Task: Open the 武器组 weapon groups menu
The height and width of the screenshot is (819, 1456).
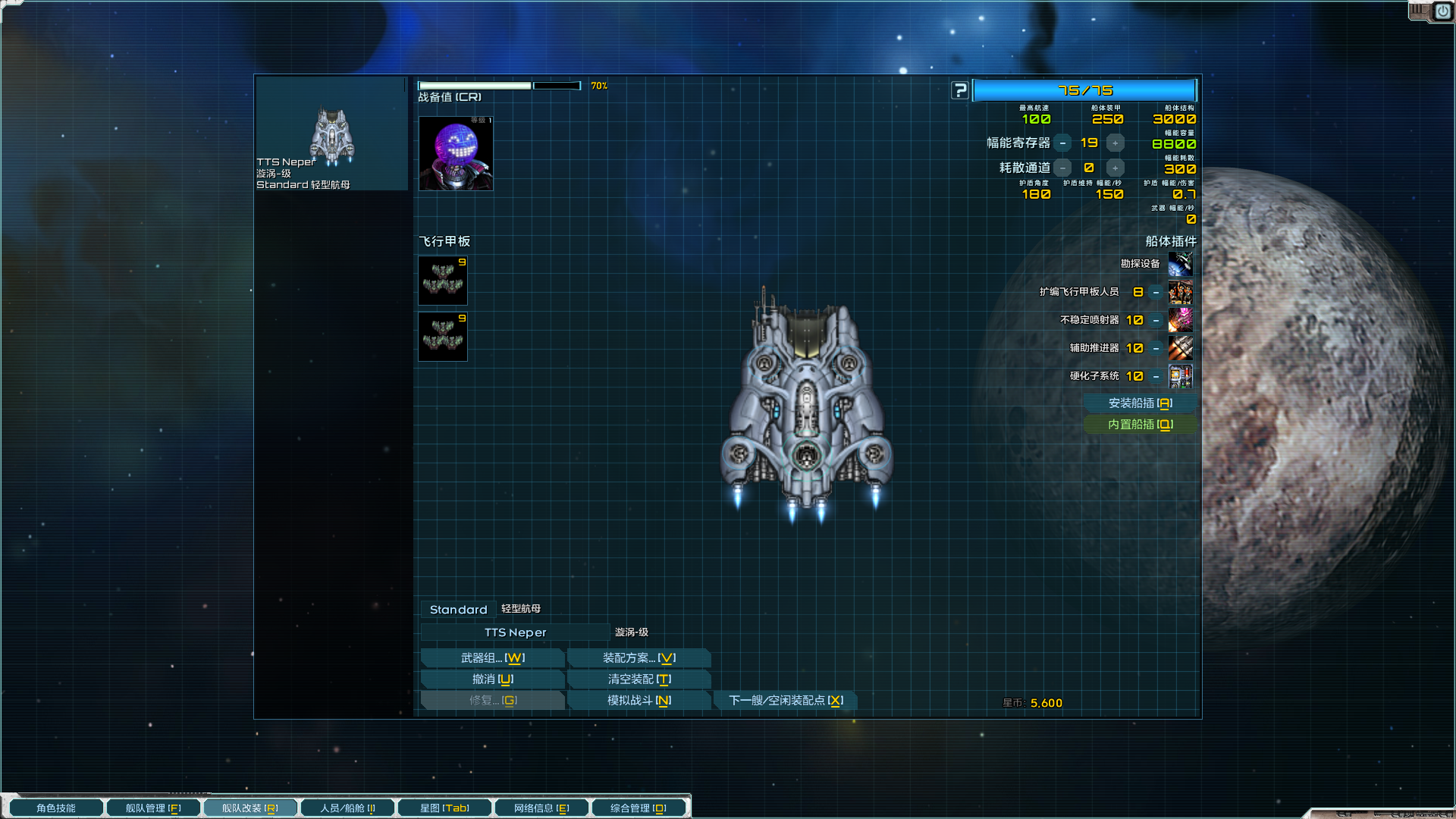Action: click(x=492, y=658)
